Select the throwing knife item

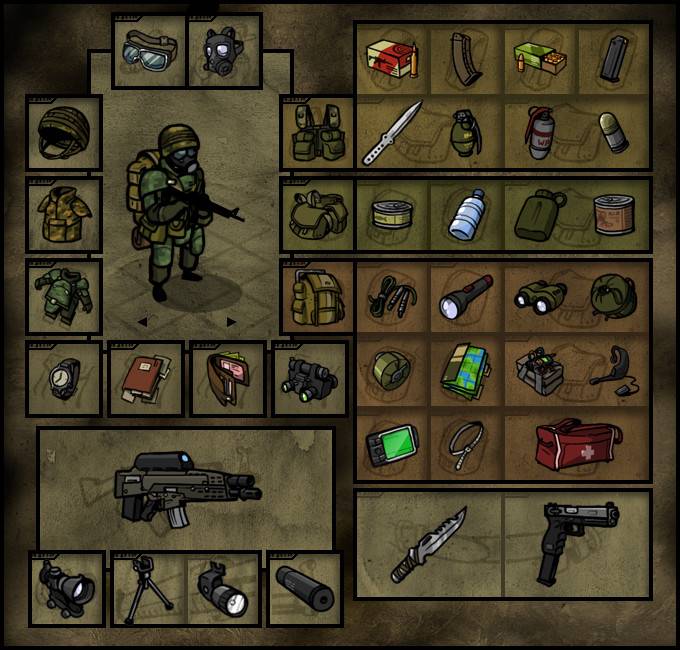click(x=391, y=133)
